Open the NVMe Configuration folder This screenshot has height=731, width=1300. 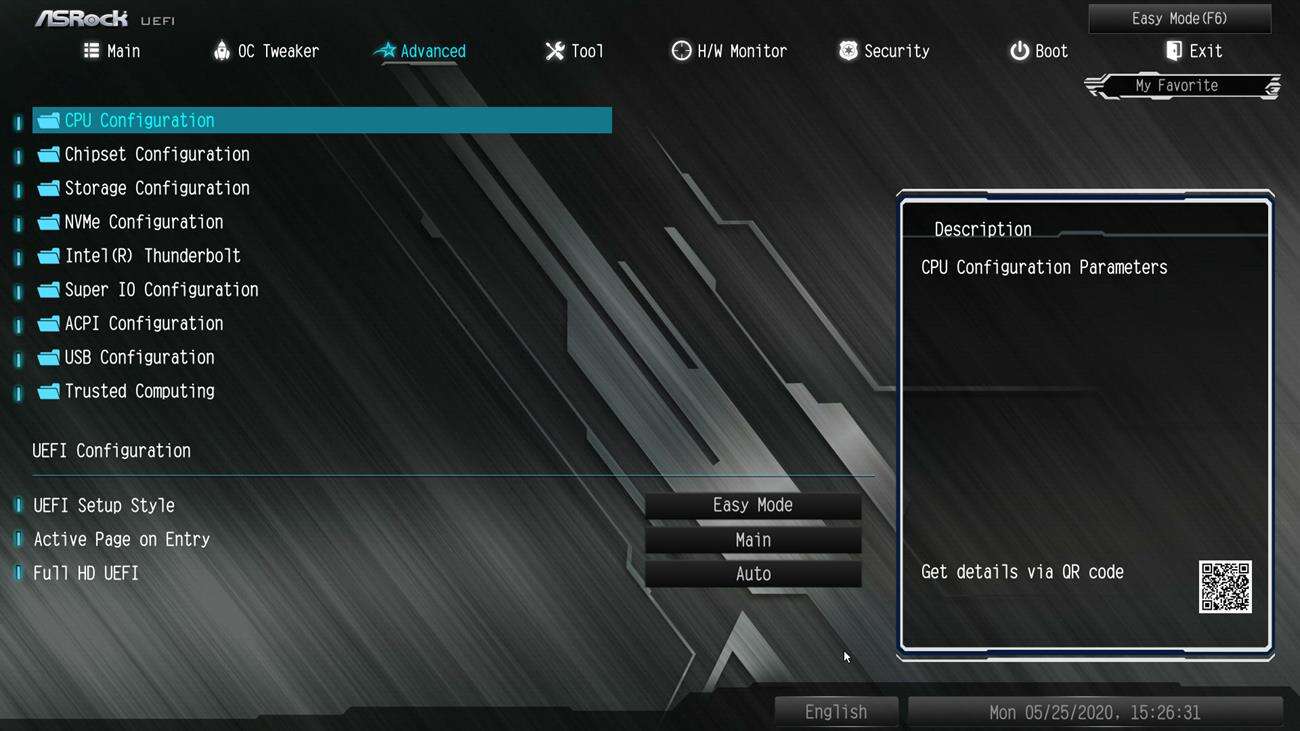[x=143, y=222]
